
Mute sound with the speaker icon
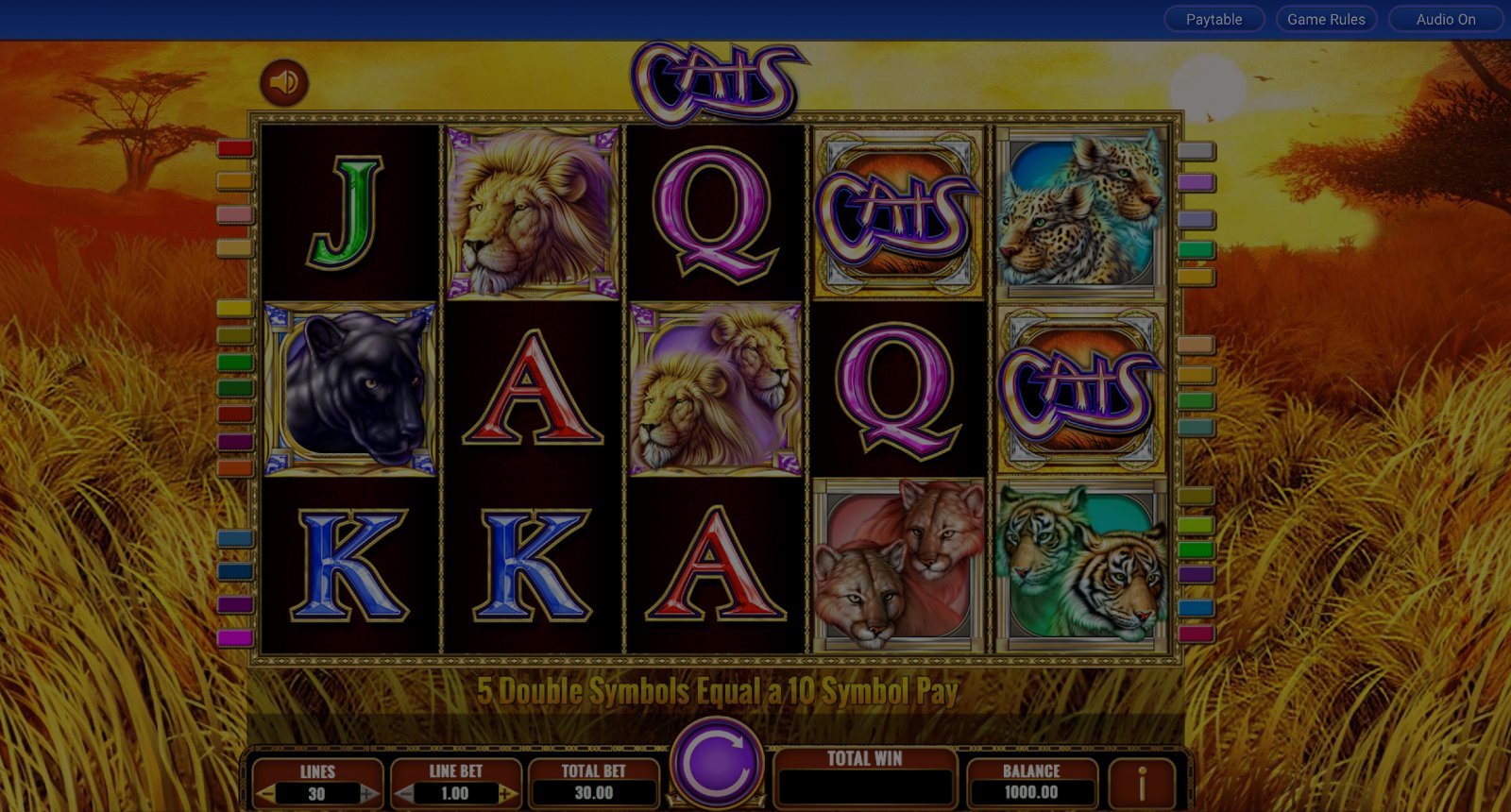283,82
